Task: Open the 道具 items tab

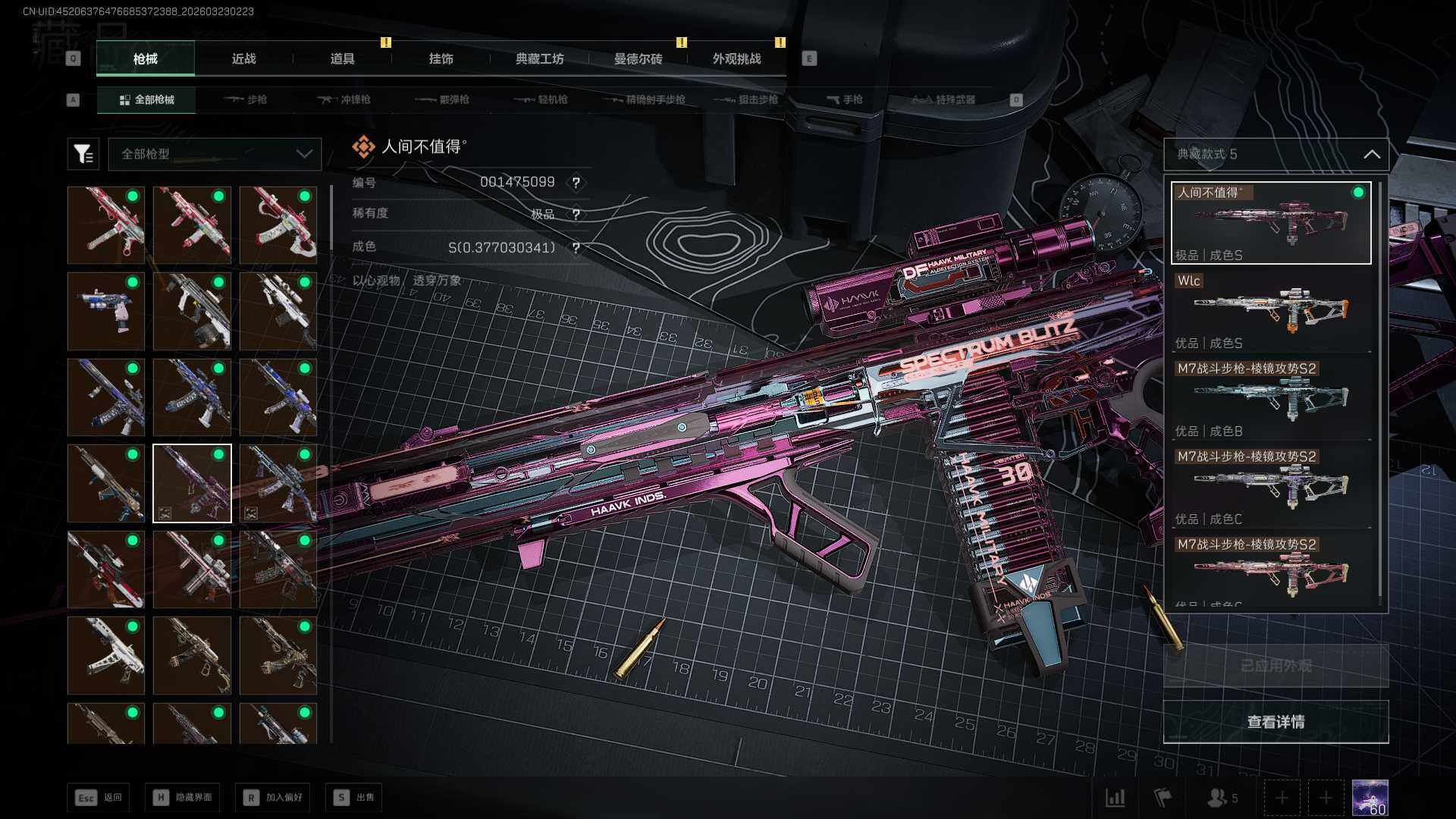Action: pos(342,58)
